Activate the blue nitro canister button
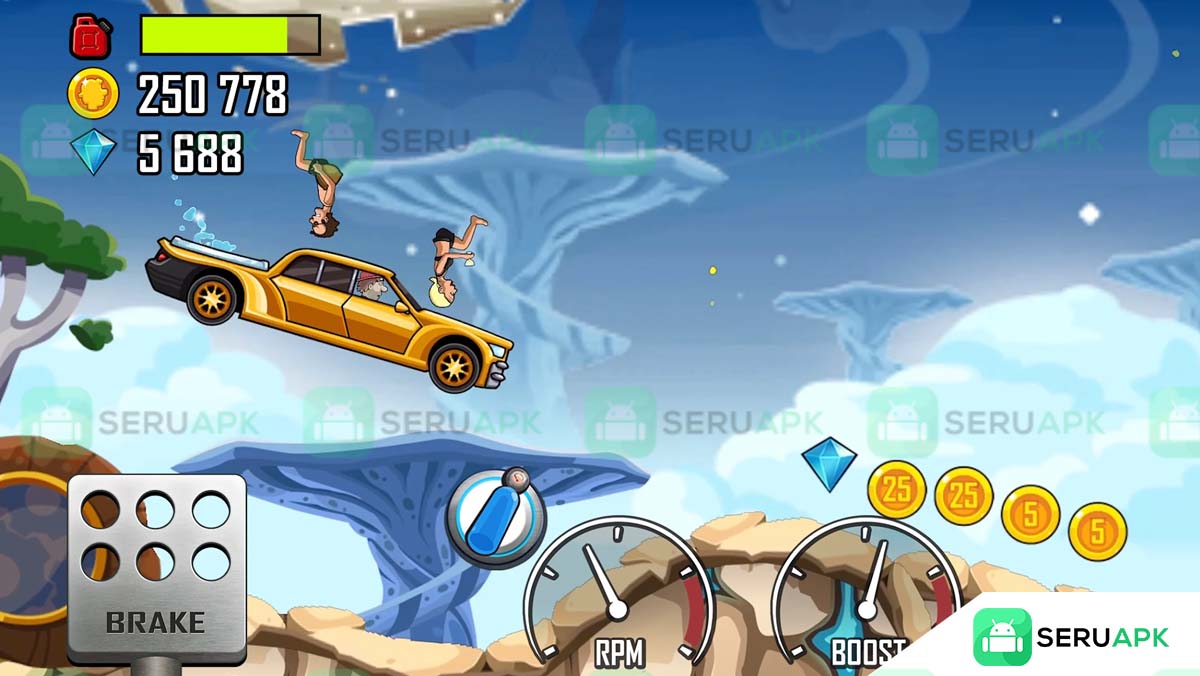Image resolution: width=1200 pixels, height=676 pixels. [495, 518]
